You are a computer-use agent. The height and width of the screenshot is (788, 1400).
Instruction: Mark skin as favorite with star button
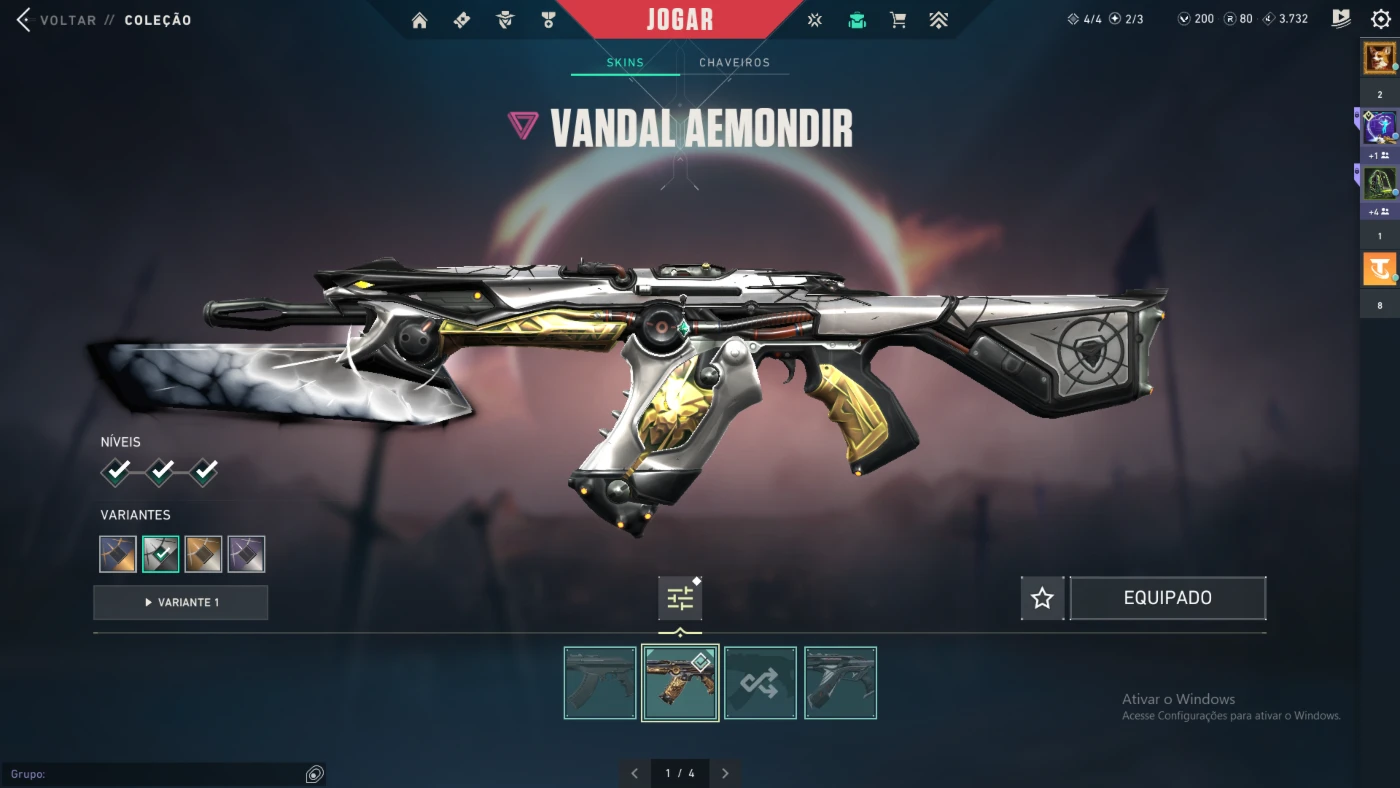[1042, 598]
